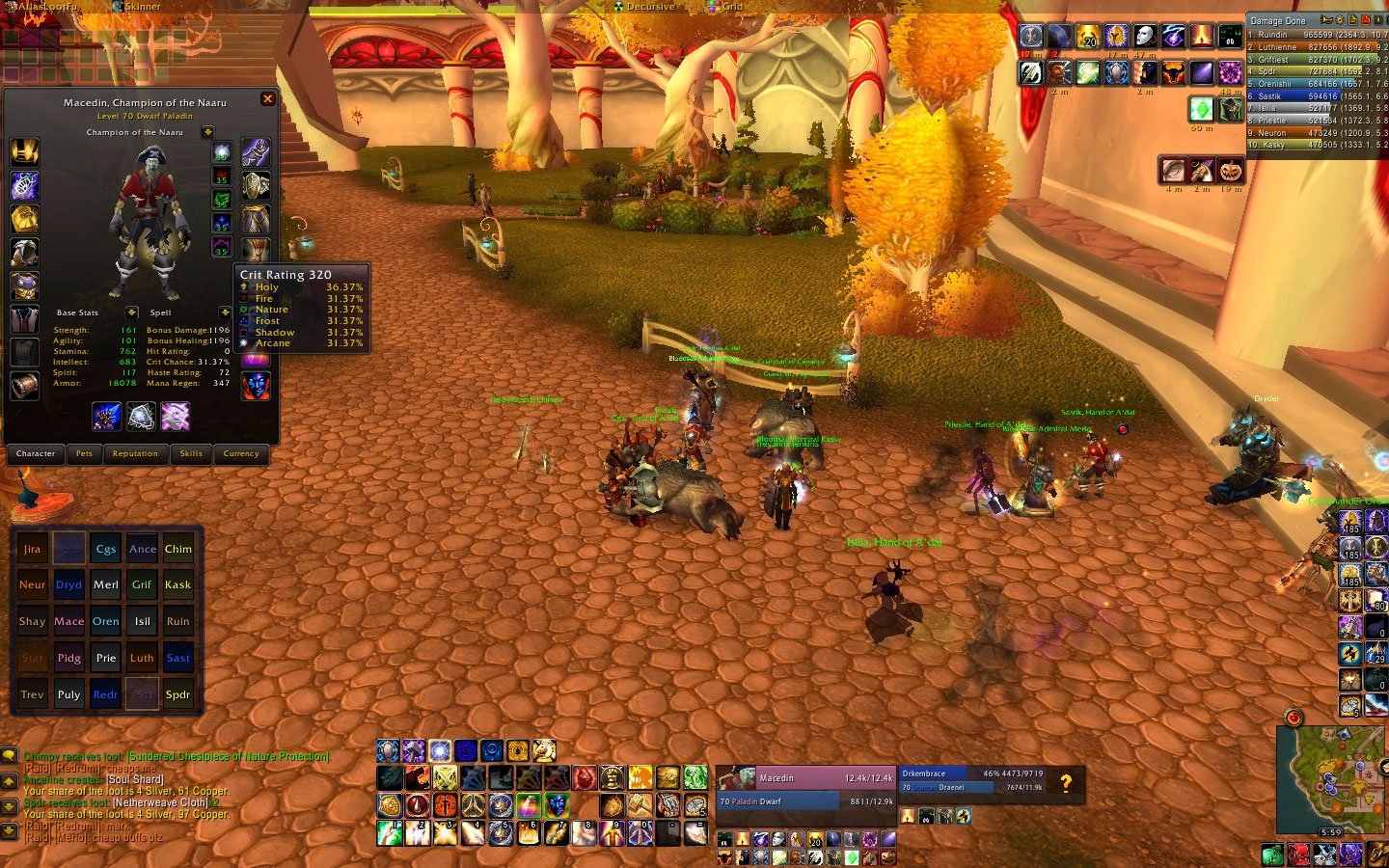Viewport: 1389px width, 868px height.
Task: Click the Luth raid frame cell
Action: coord(142,658)
